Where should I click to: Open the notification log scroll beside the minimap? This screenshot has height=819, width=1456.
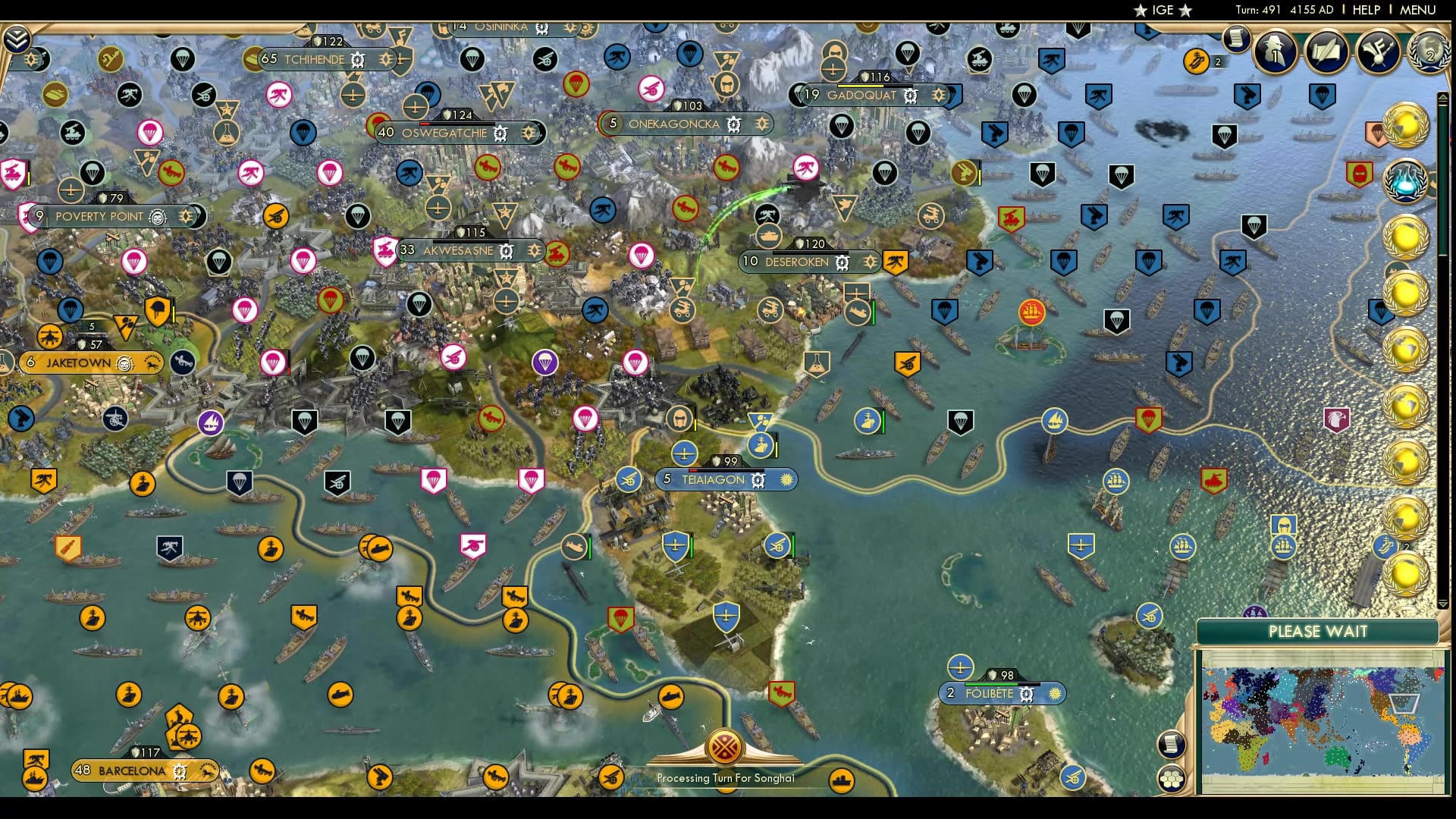1172,743
